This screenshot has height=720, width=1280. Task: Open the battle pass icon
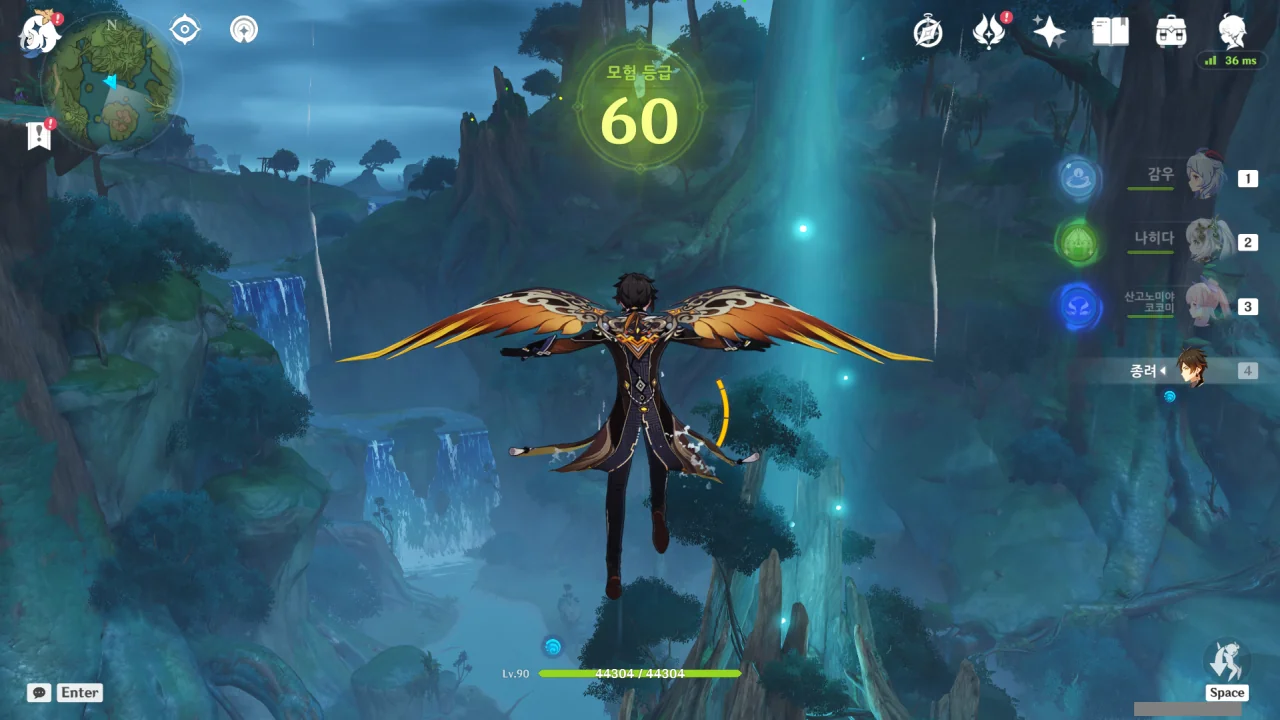tap(989, 32)
